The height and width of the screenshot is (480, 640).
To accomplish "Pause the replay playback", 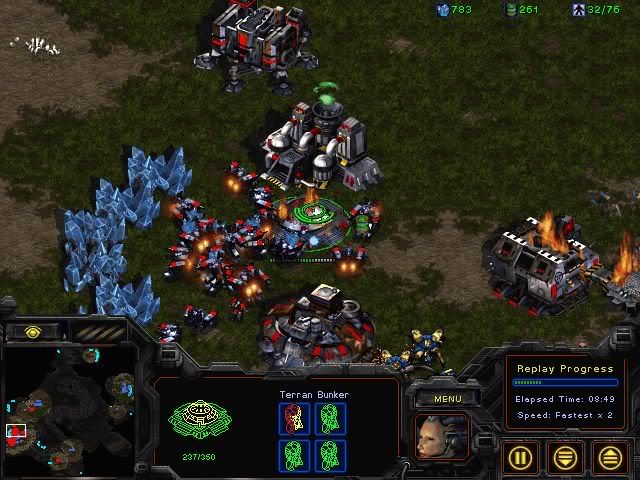I will [523, 458].
